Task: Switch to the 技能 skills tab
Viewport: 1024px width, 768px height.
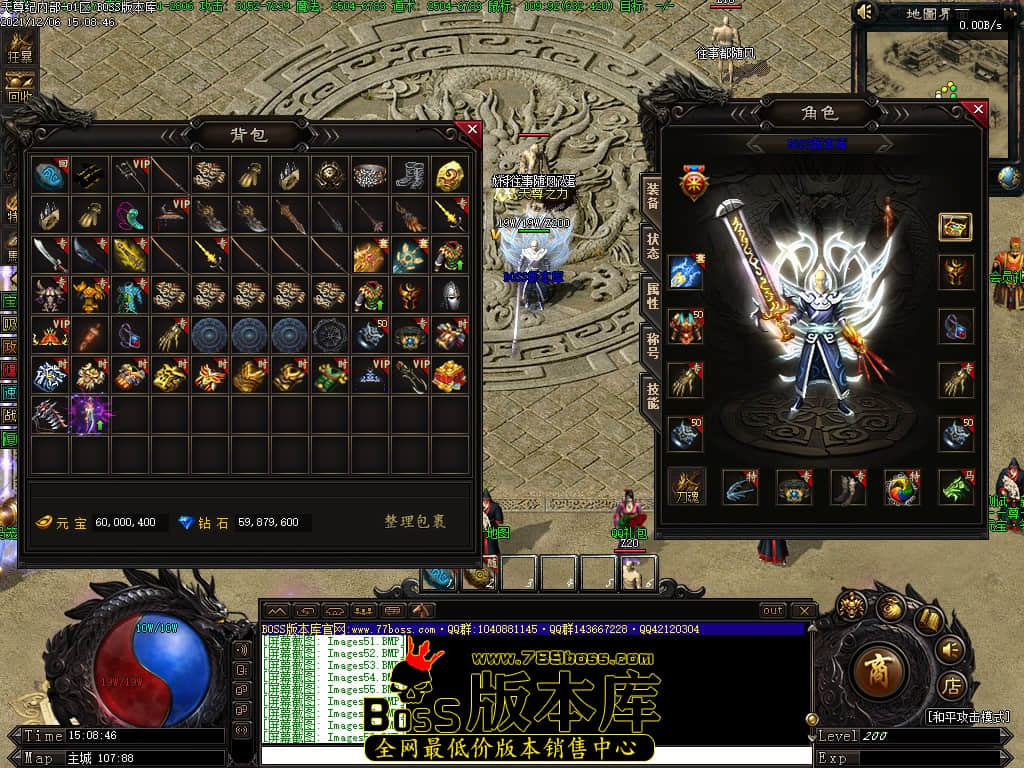Action: click(x=652, y=396)
